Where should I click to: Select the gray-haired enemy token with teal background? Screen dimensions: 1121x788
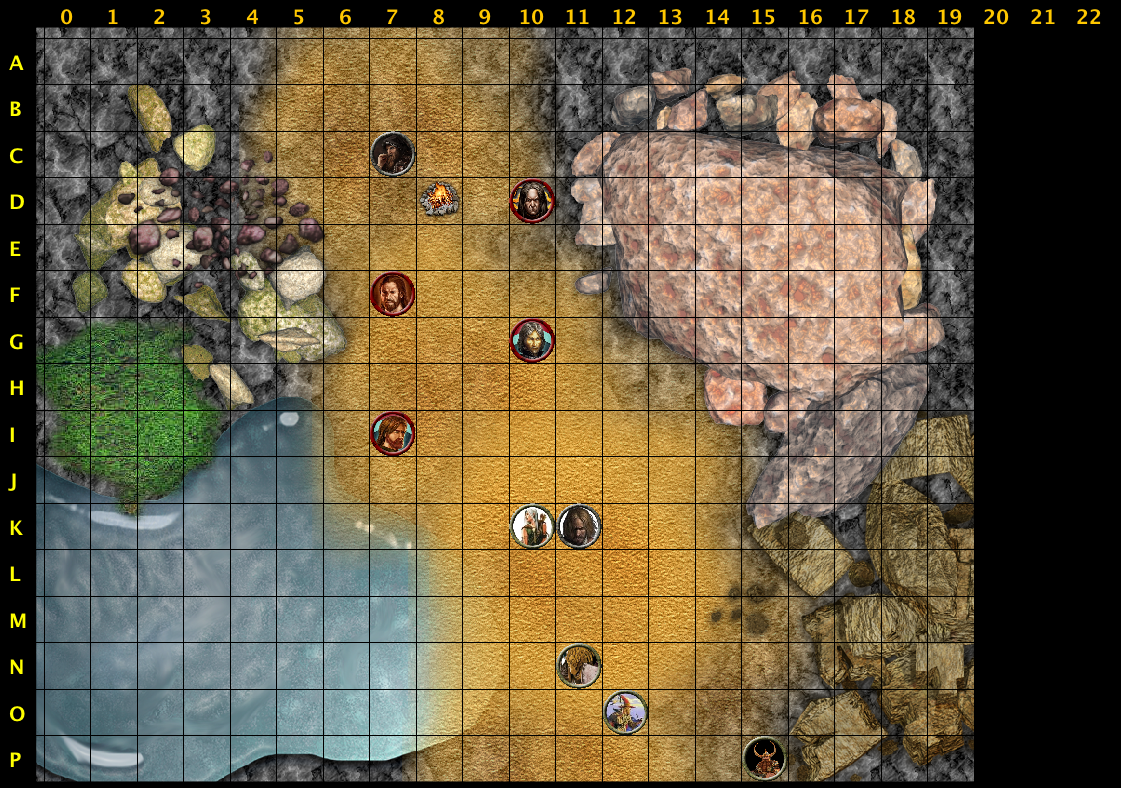532,341
